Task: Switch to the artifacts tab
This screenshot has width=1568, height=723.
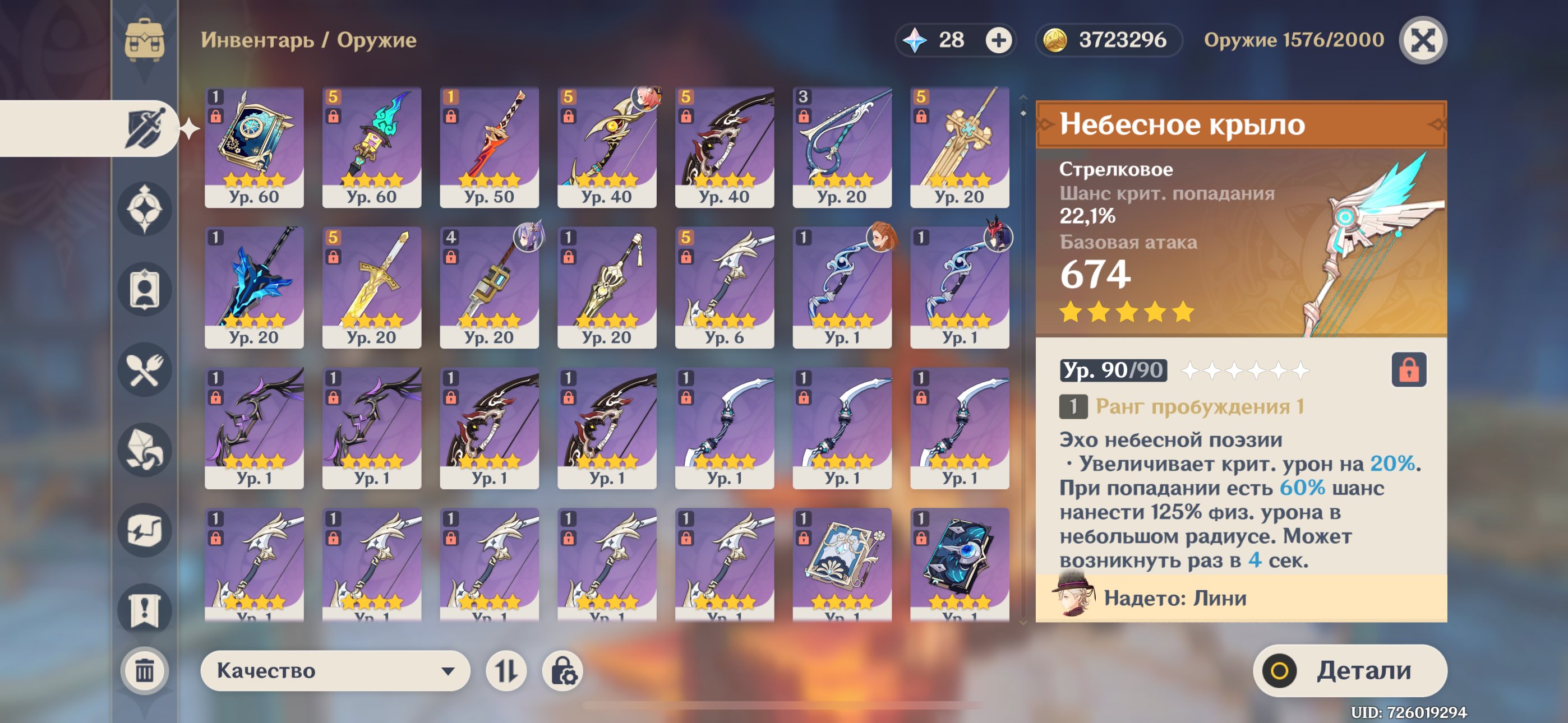Action: point(144,208)
